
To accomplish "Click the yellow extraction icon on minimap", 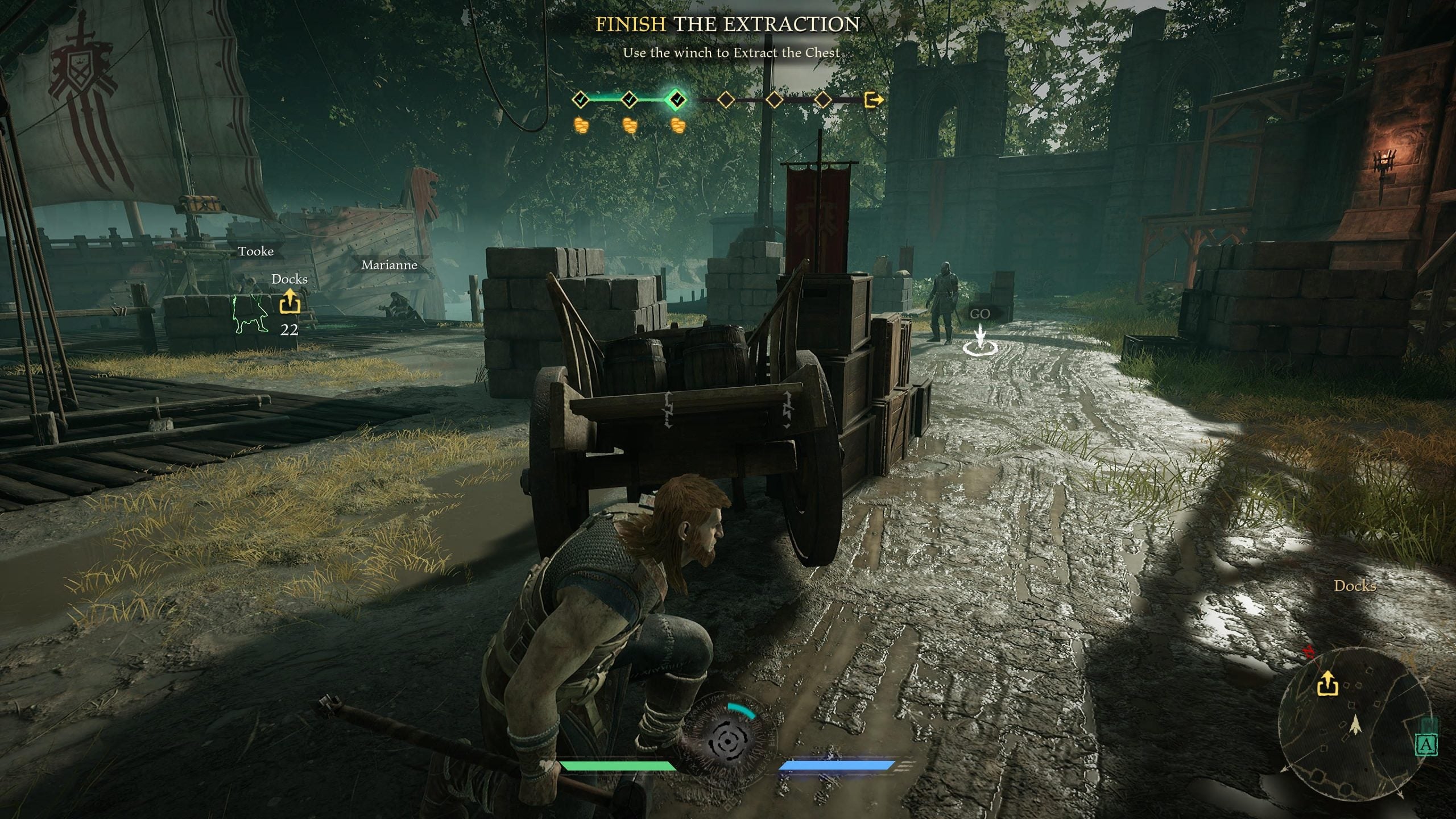I will point(1327,684).
